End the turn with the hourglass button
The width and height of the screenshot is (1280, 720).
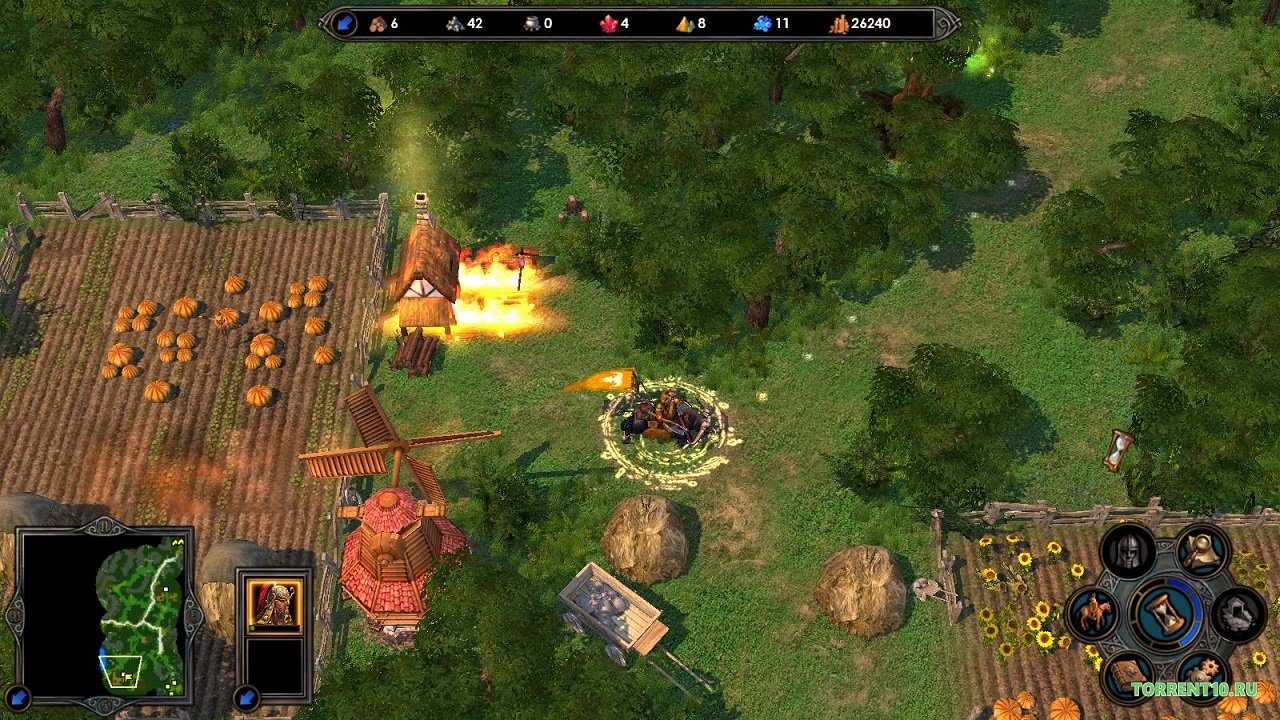[x=1165, y=613]
